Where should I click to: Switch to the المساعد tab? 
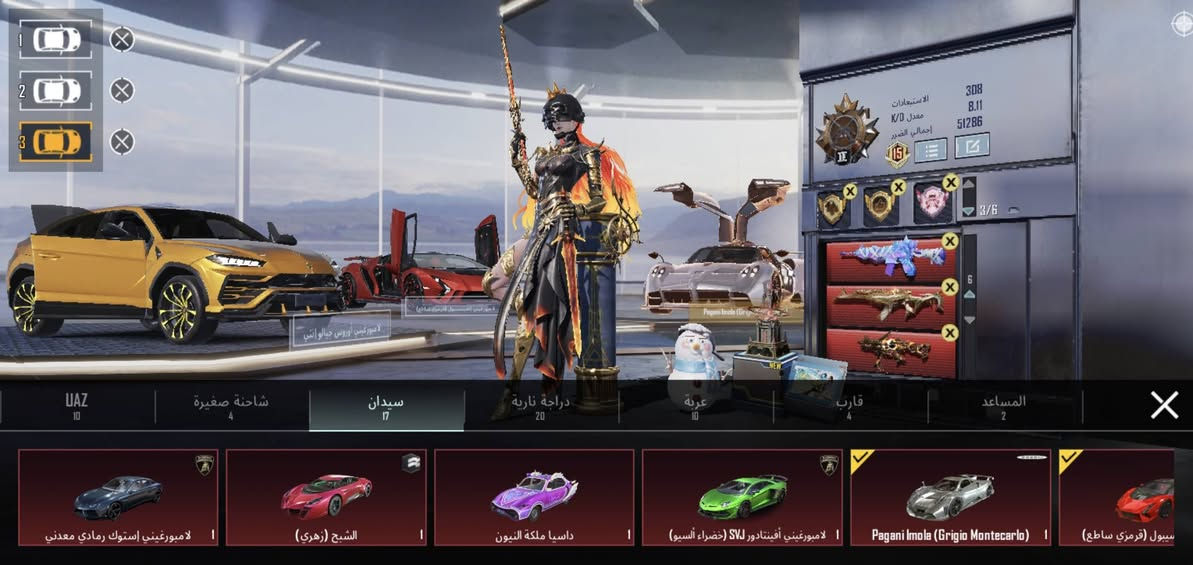1004,405
